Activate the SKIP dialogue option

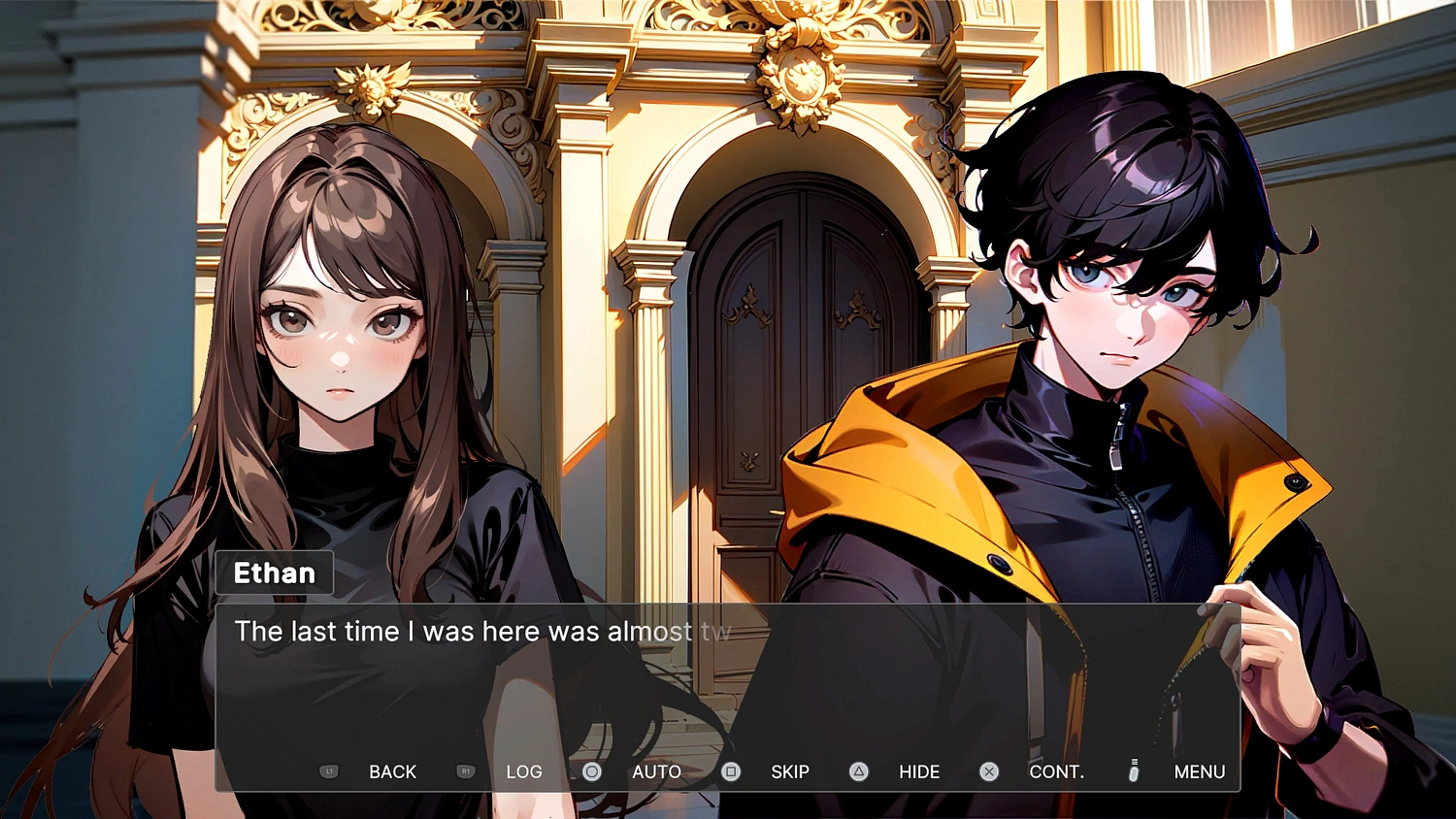pos(789,771)
